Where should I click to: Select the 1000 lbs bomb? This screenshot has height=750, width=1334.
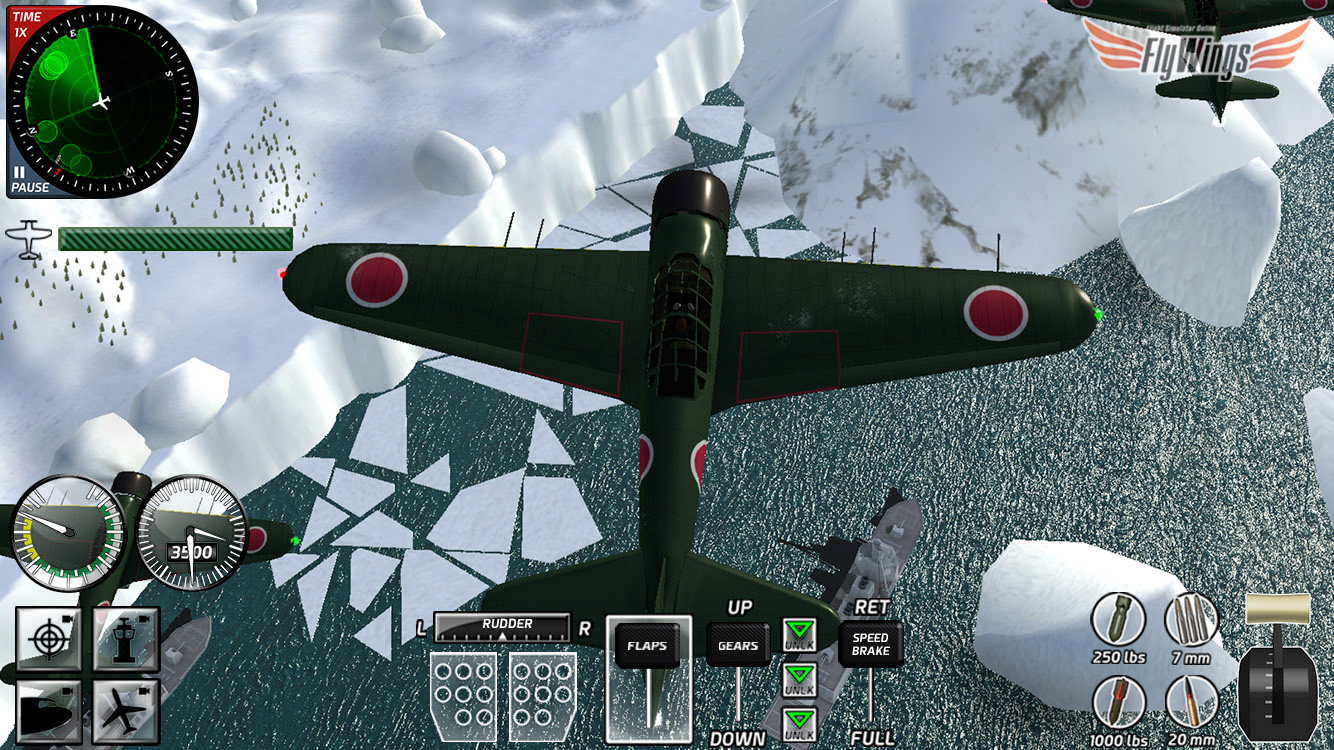coord(1118,703)
